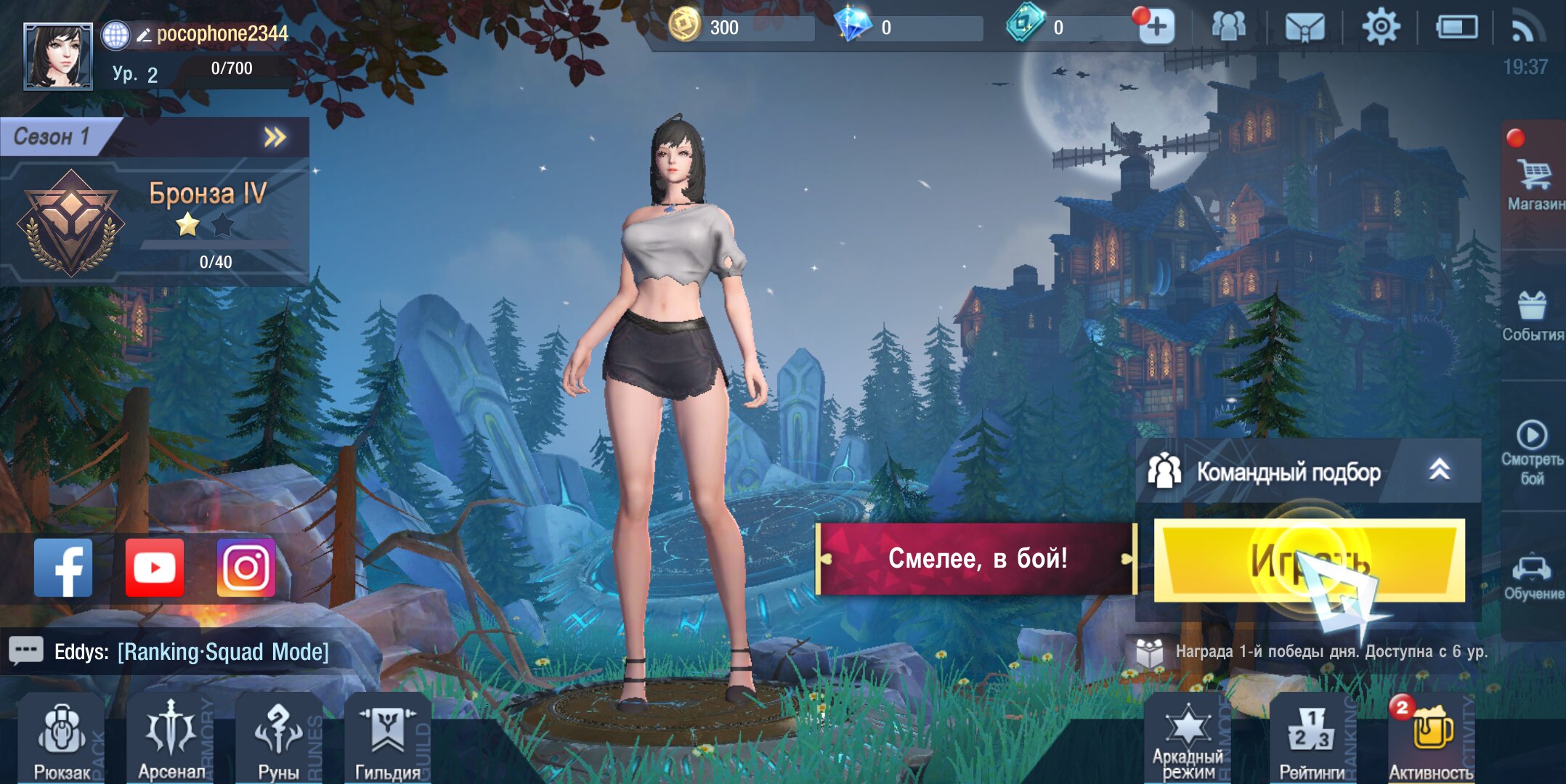Show the Рейтинги rankings

tap(1311, 740)
